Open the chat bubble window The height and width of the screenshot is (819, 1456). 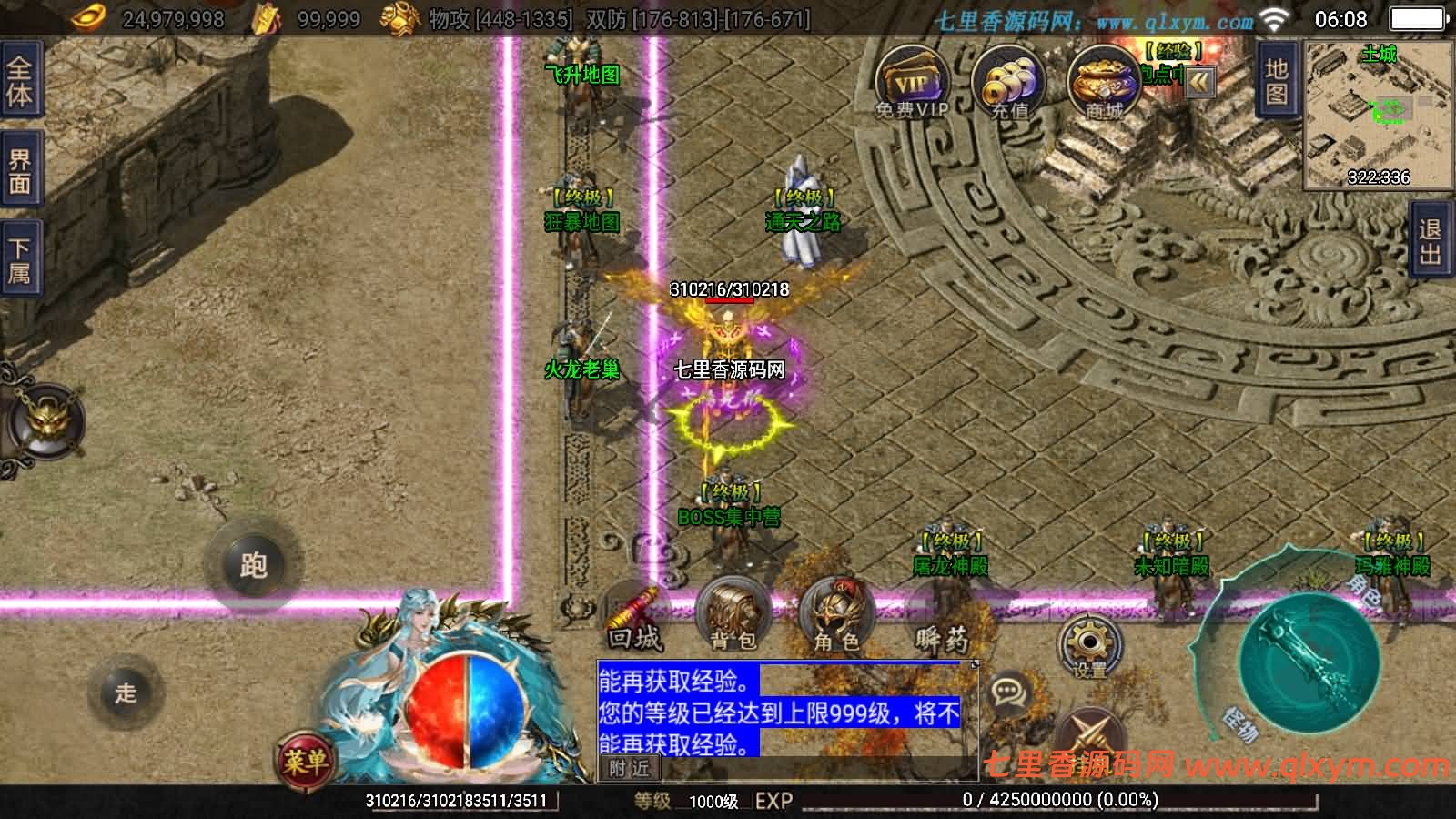1006,689
